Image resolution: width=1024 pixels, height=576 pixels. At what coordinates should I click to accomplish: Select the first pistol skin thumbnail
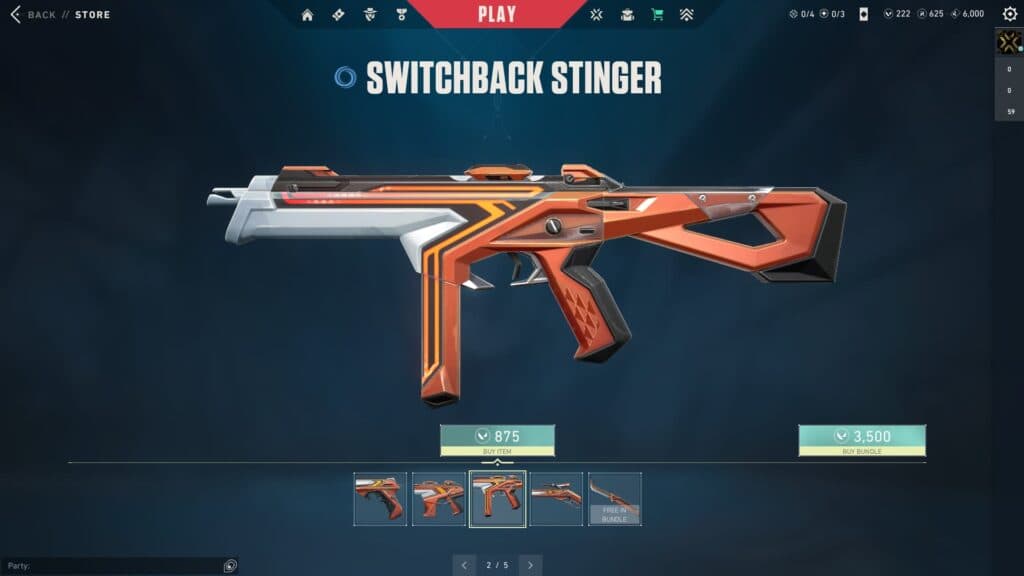(x=380, y=498)
